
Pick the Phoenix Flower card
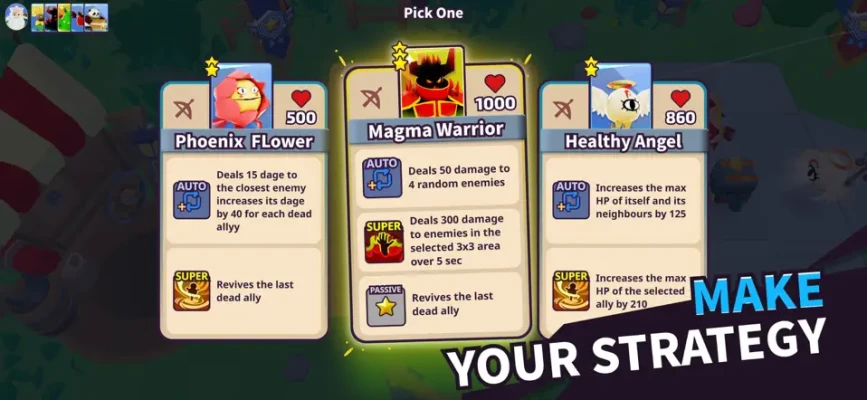(x=243, y=210)
